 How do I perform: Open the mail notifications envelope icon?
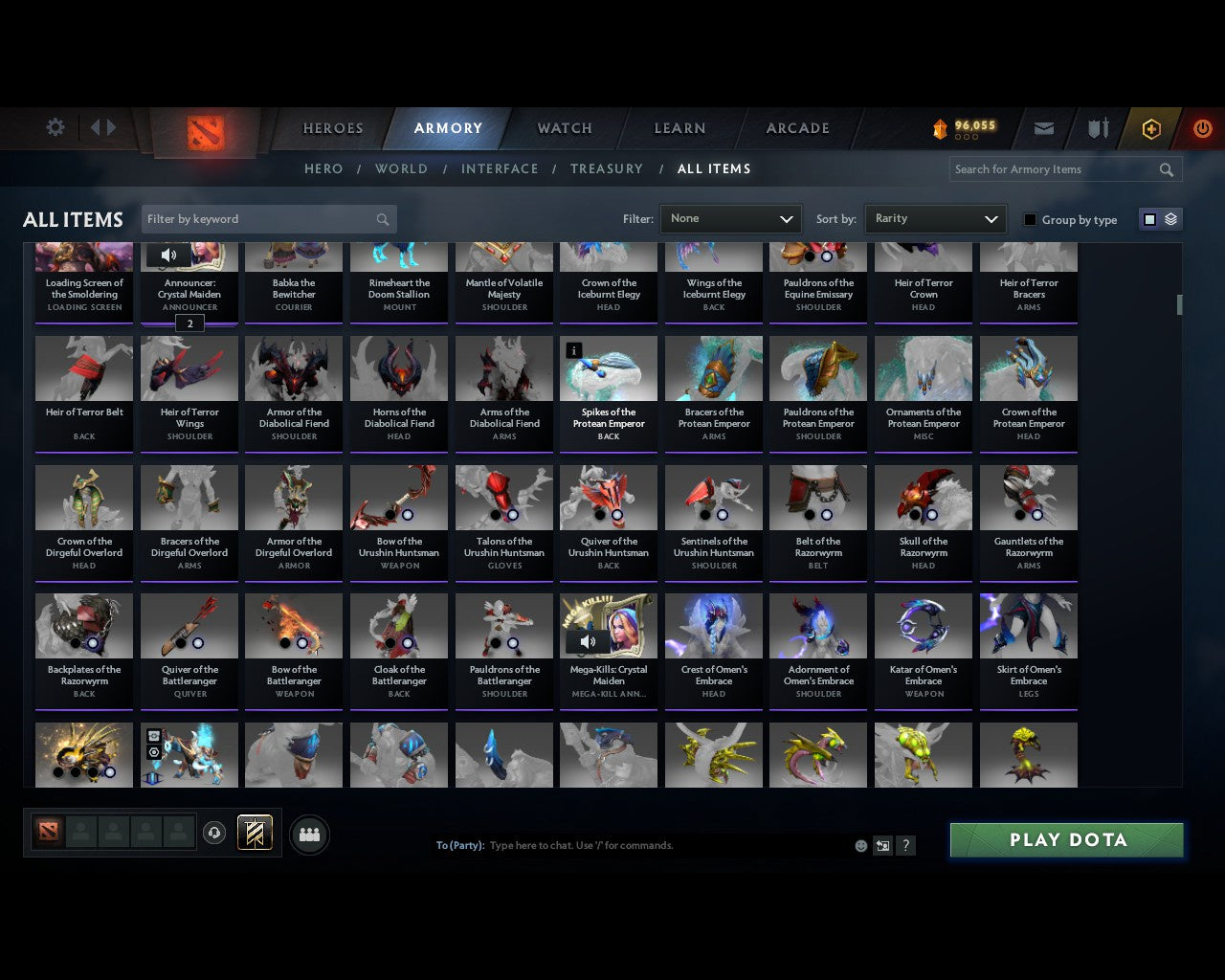pos(1043,127)
